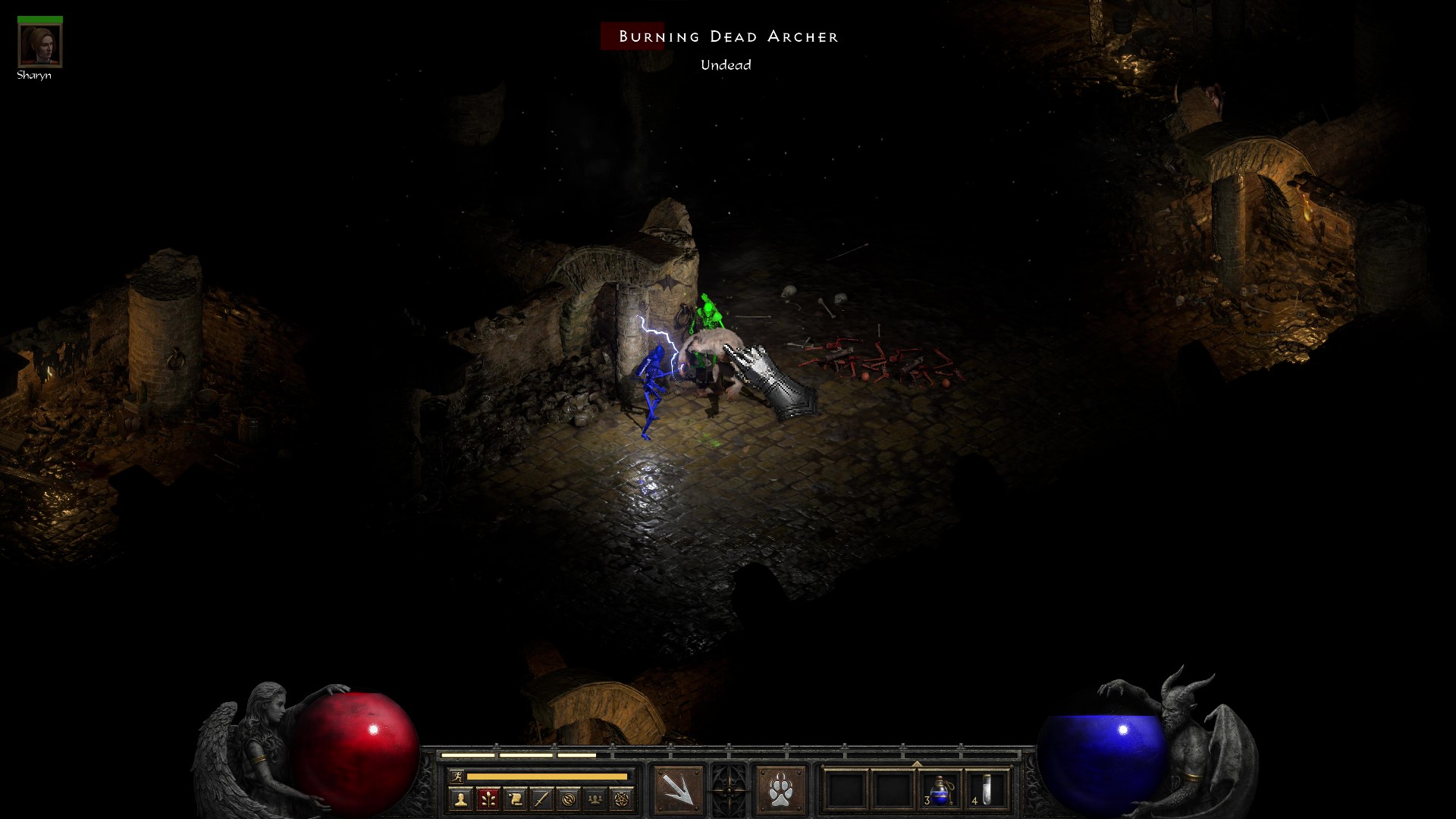This screenshot has height=819, width=1456.
Task: Open the inventory sword icon
Action: [541, 799]
